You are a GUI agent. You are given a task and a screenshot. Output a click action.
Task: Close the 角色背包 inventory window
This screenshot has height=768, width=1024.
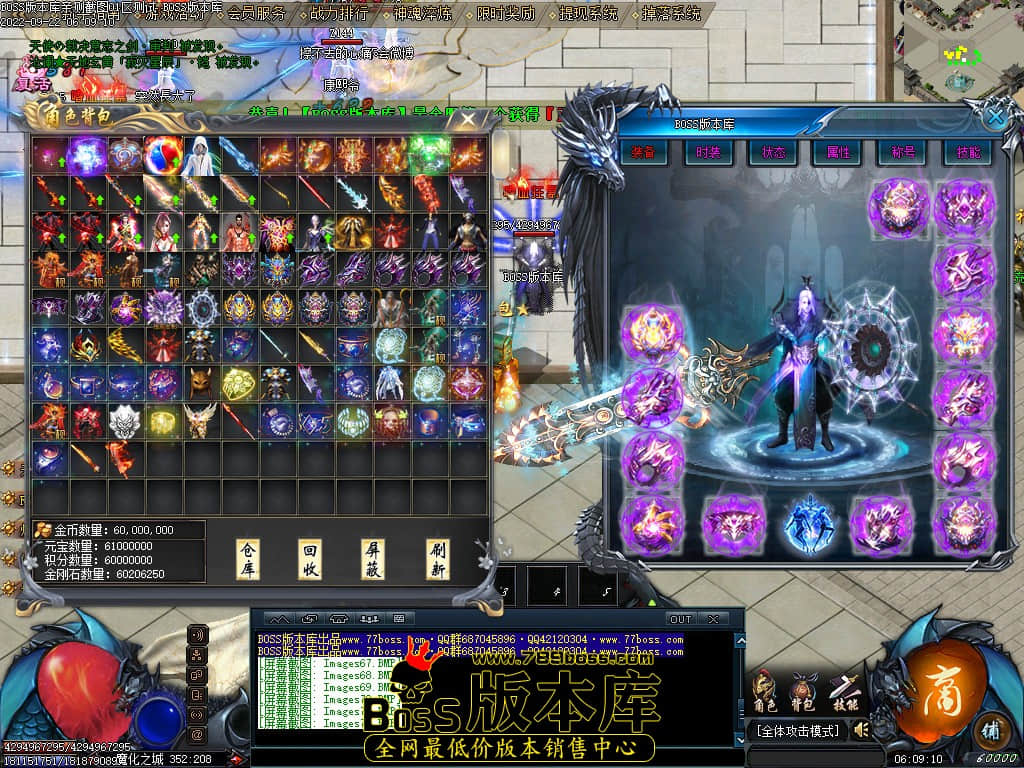point(467,119)
